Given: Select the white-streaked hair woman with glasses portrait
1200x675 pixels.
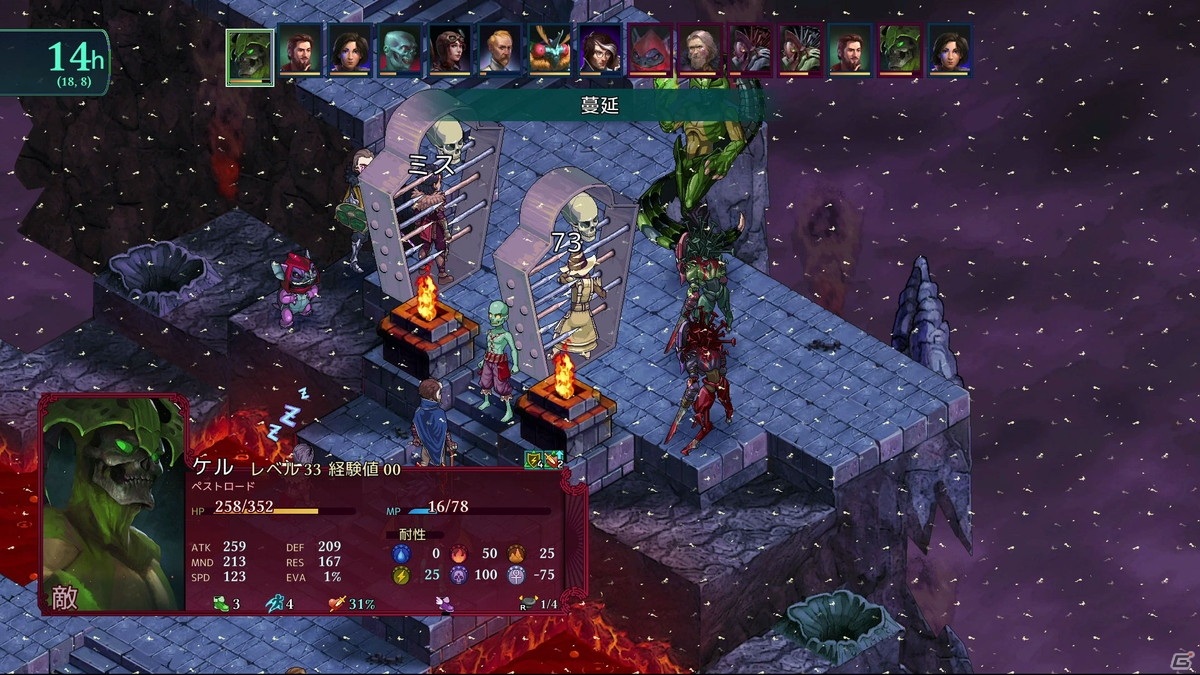Looking at the screenshot, I should point(599,49).
